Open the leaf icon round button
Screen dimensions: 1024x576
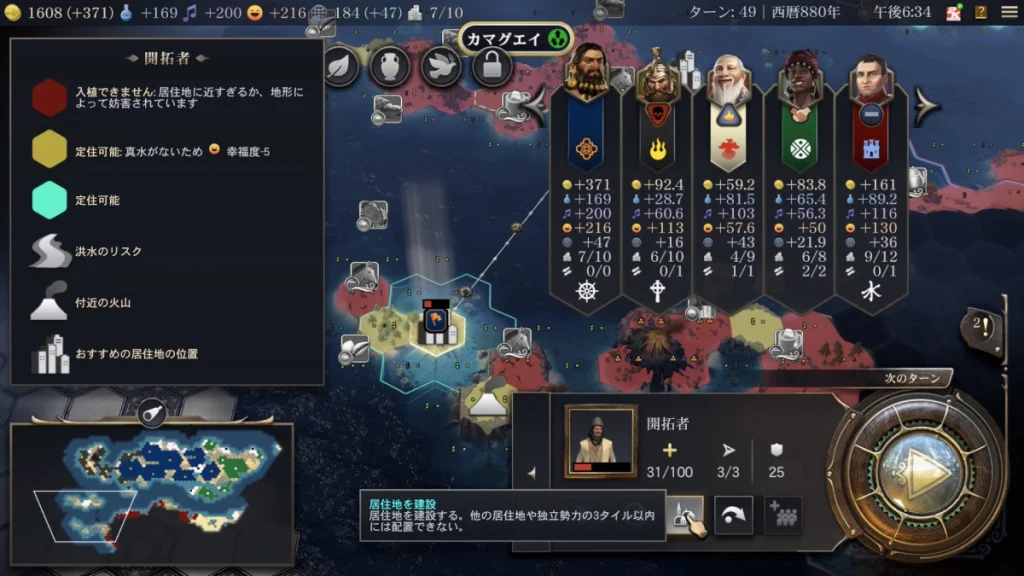[340, 67]
